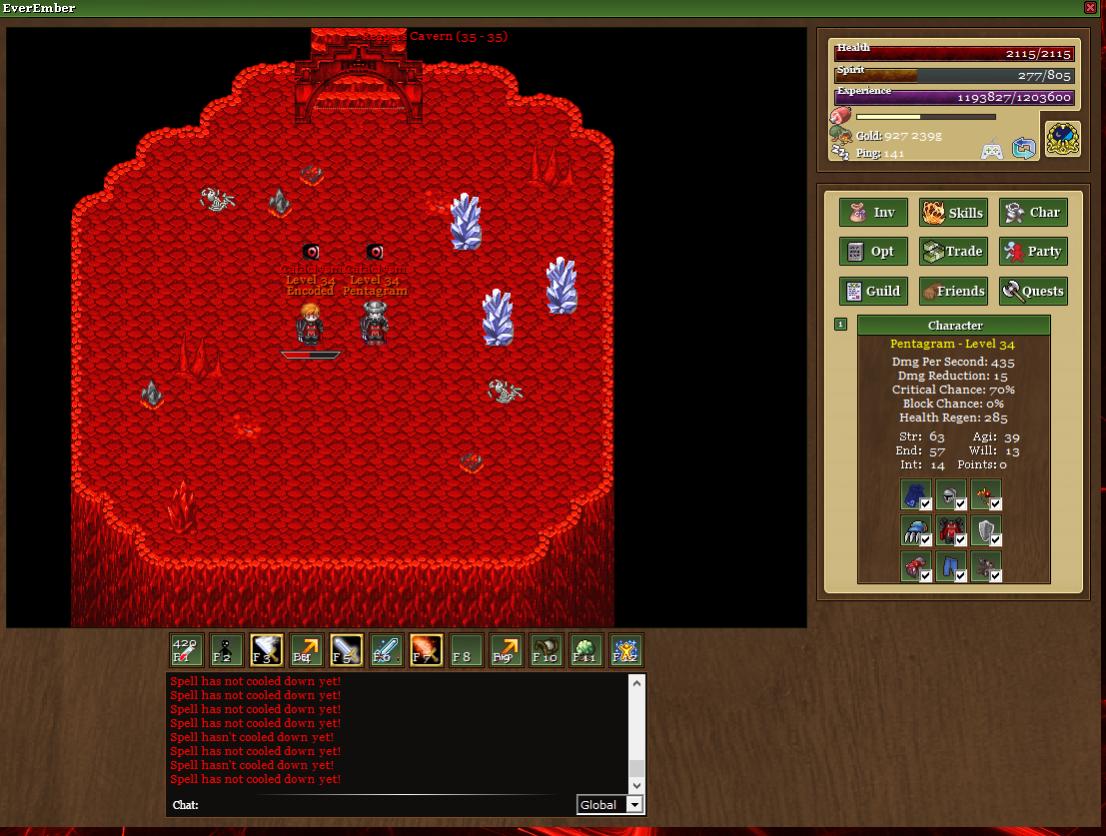Use the F1 potion hotbar slot
The height and width of the screenshot is (836, 1106).
186,650
